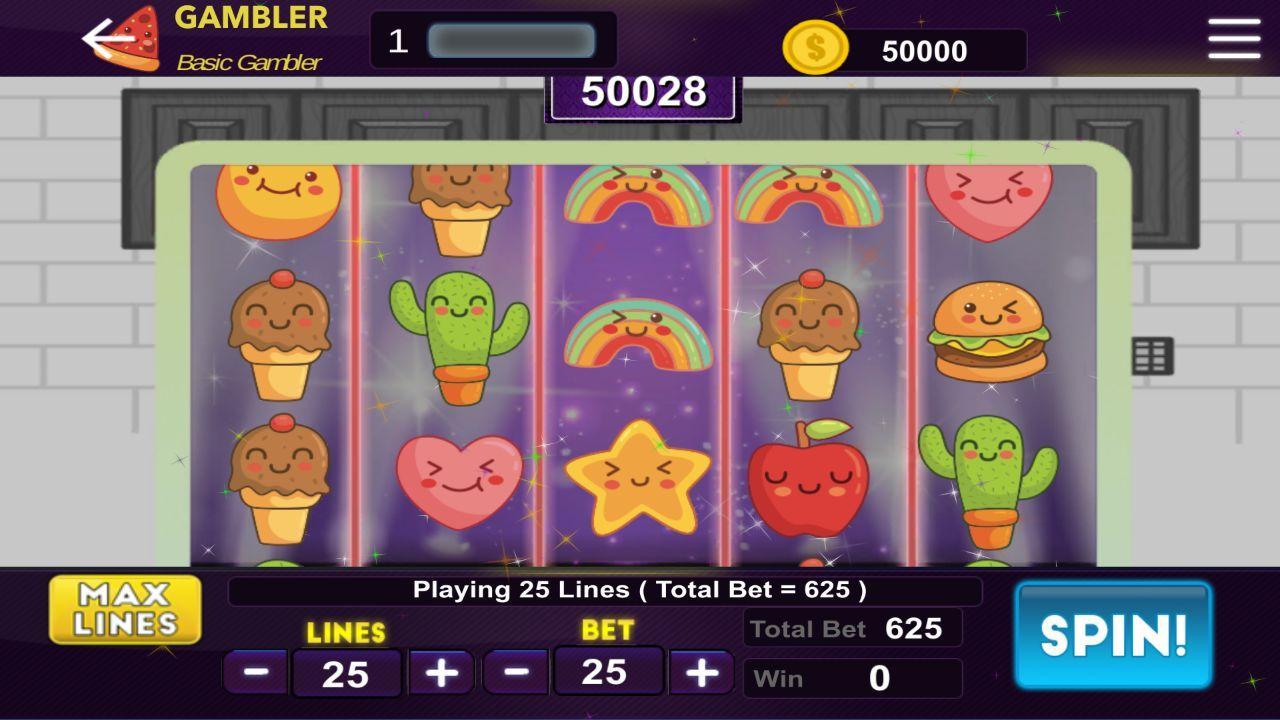Click the Win amount display

click(852, 678)
